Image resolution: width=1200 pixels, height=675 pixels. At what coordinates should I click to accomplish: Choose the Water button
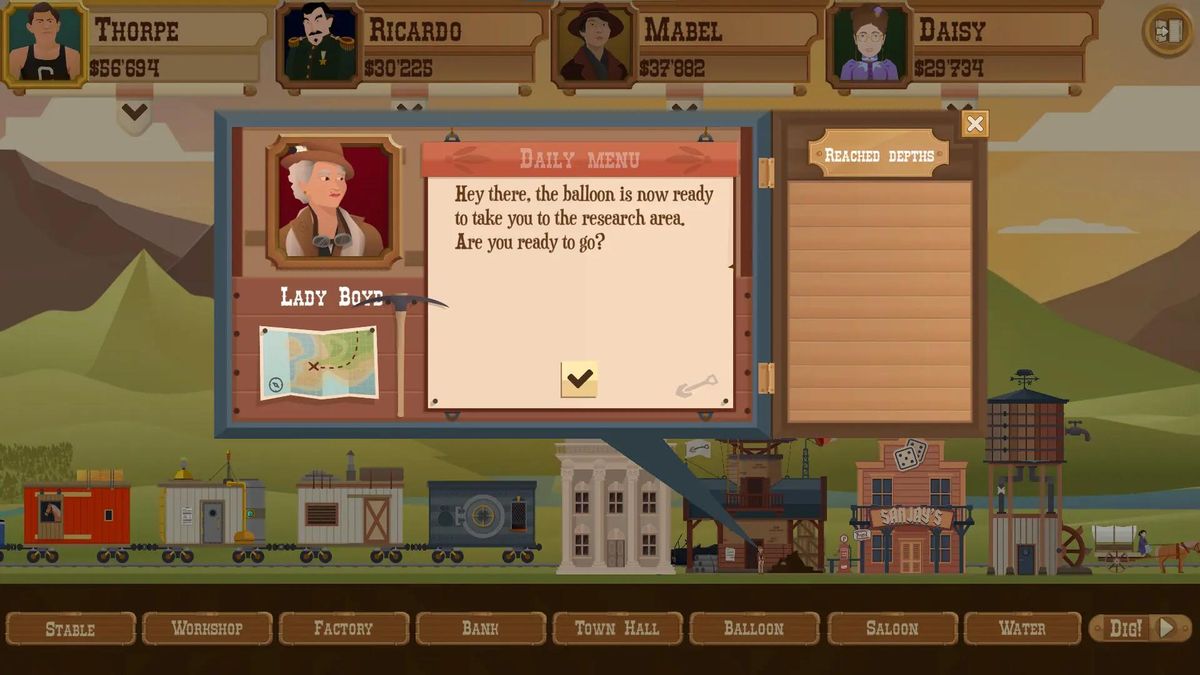click(1022, 629)
